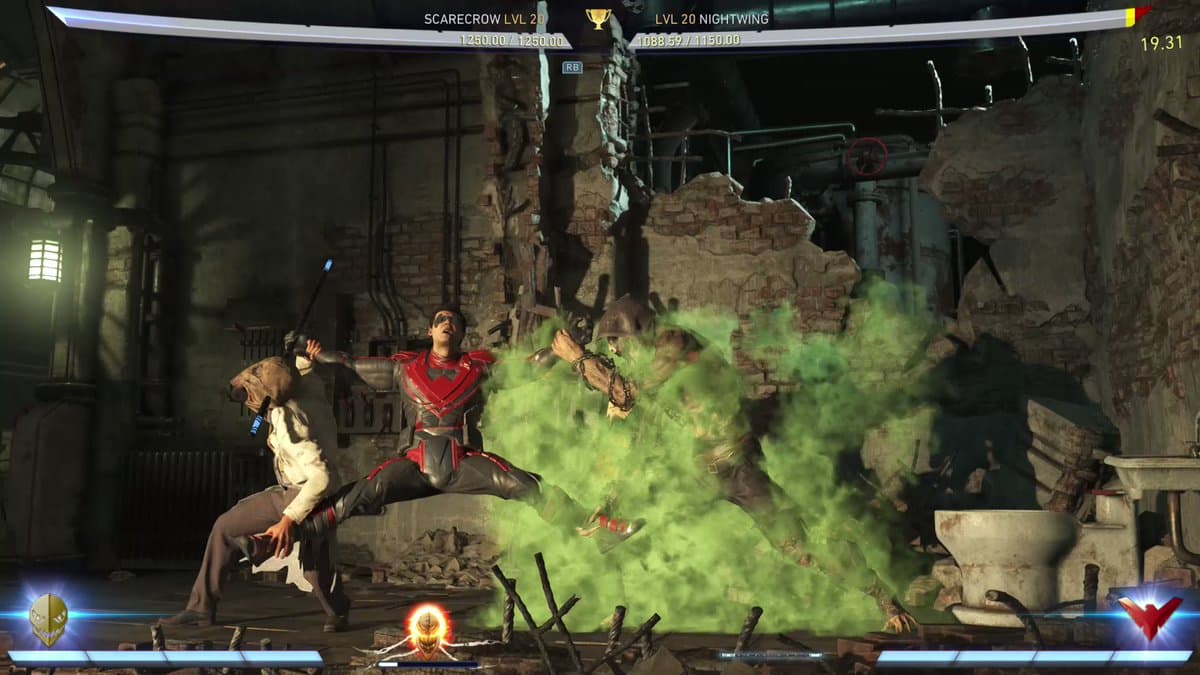Click the Scarecrow mask portrait icon
The width and height of the screenshot is (1200, 675).
click(48, 618)
